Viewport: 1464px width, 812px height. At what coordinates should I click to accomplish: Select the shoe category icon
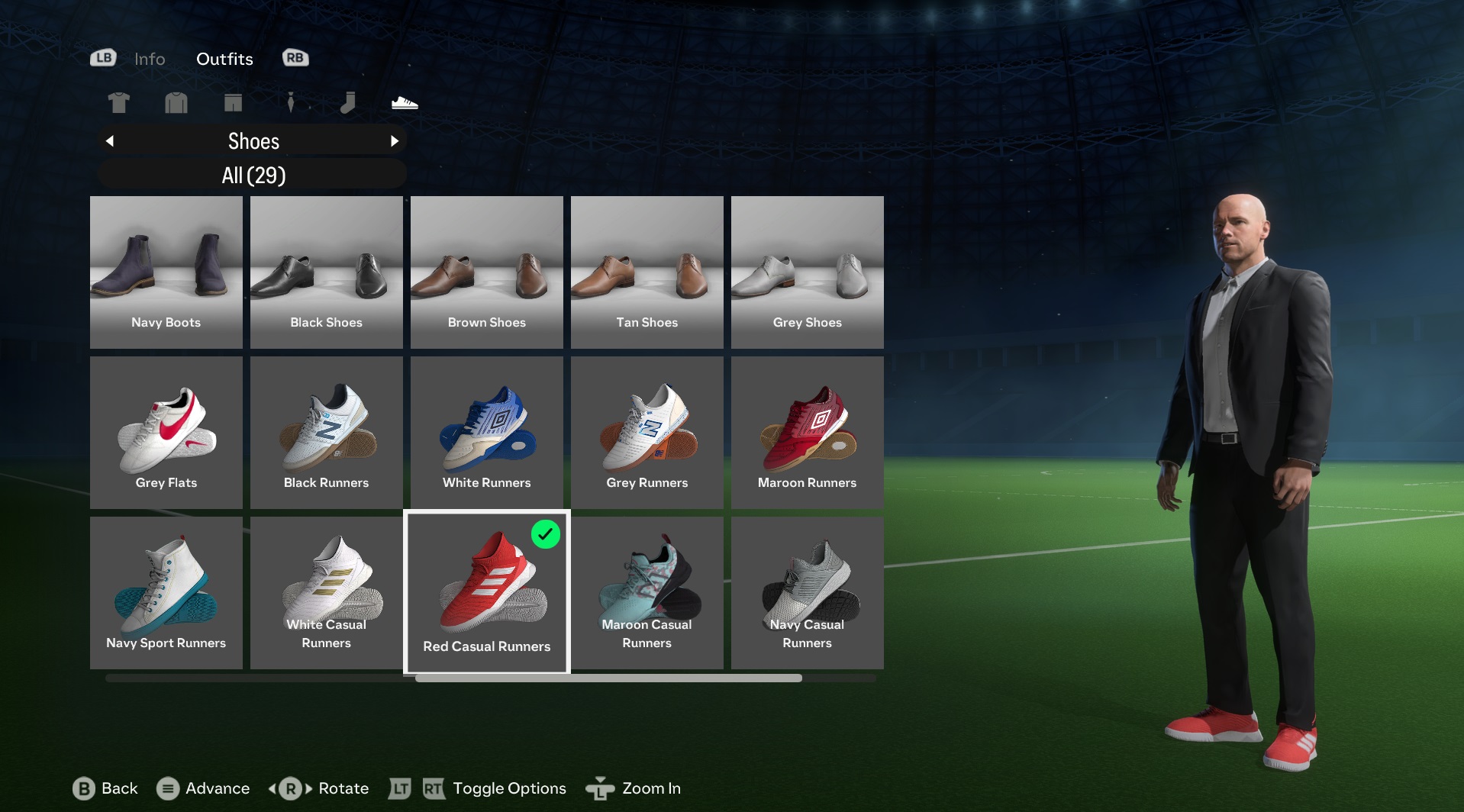(405, 102)
